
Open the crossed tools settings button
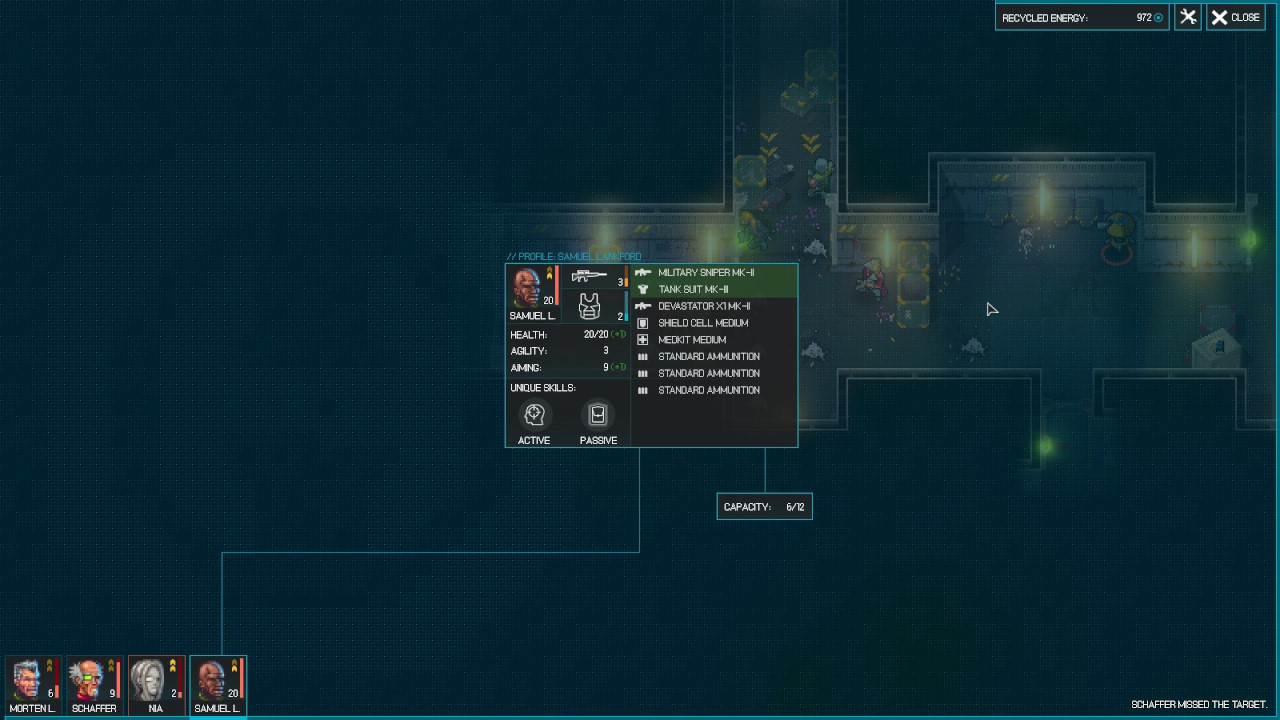(x=1188, y=17)
